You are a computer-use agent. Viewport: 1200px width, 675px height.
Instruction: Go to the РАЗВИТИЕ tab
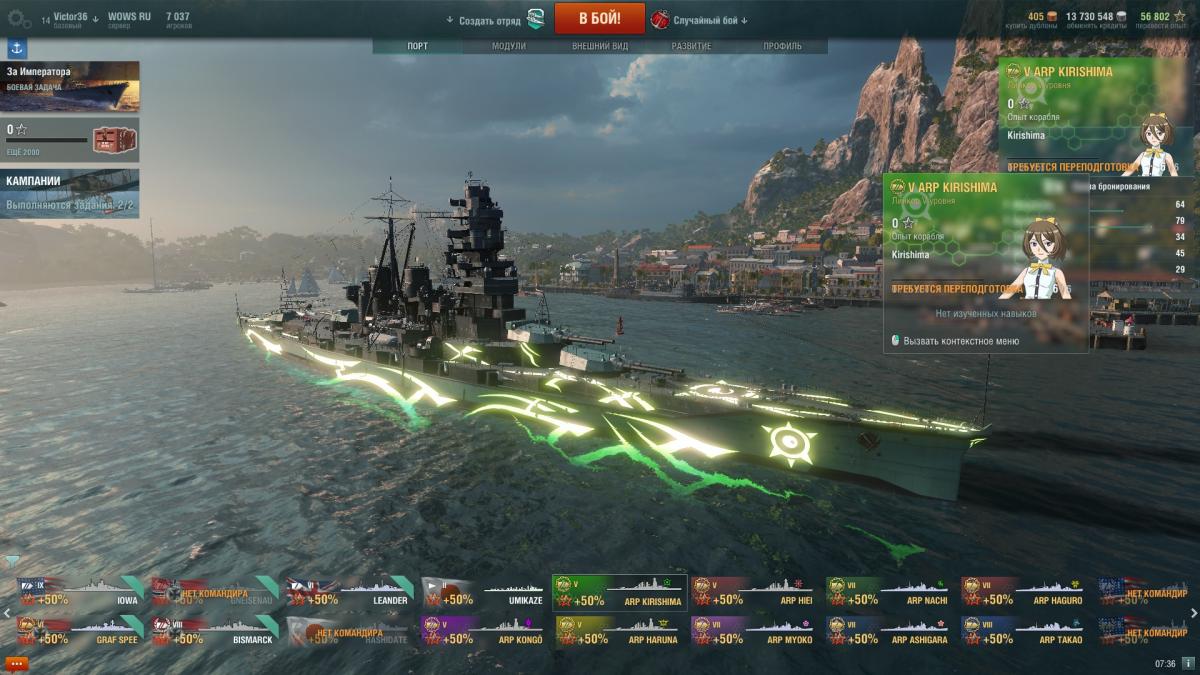pyautogui.click(x=691, y=46)
